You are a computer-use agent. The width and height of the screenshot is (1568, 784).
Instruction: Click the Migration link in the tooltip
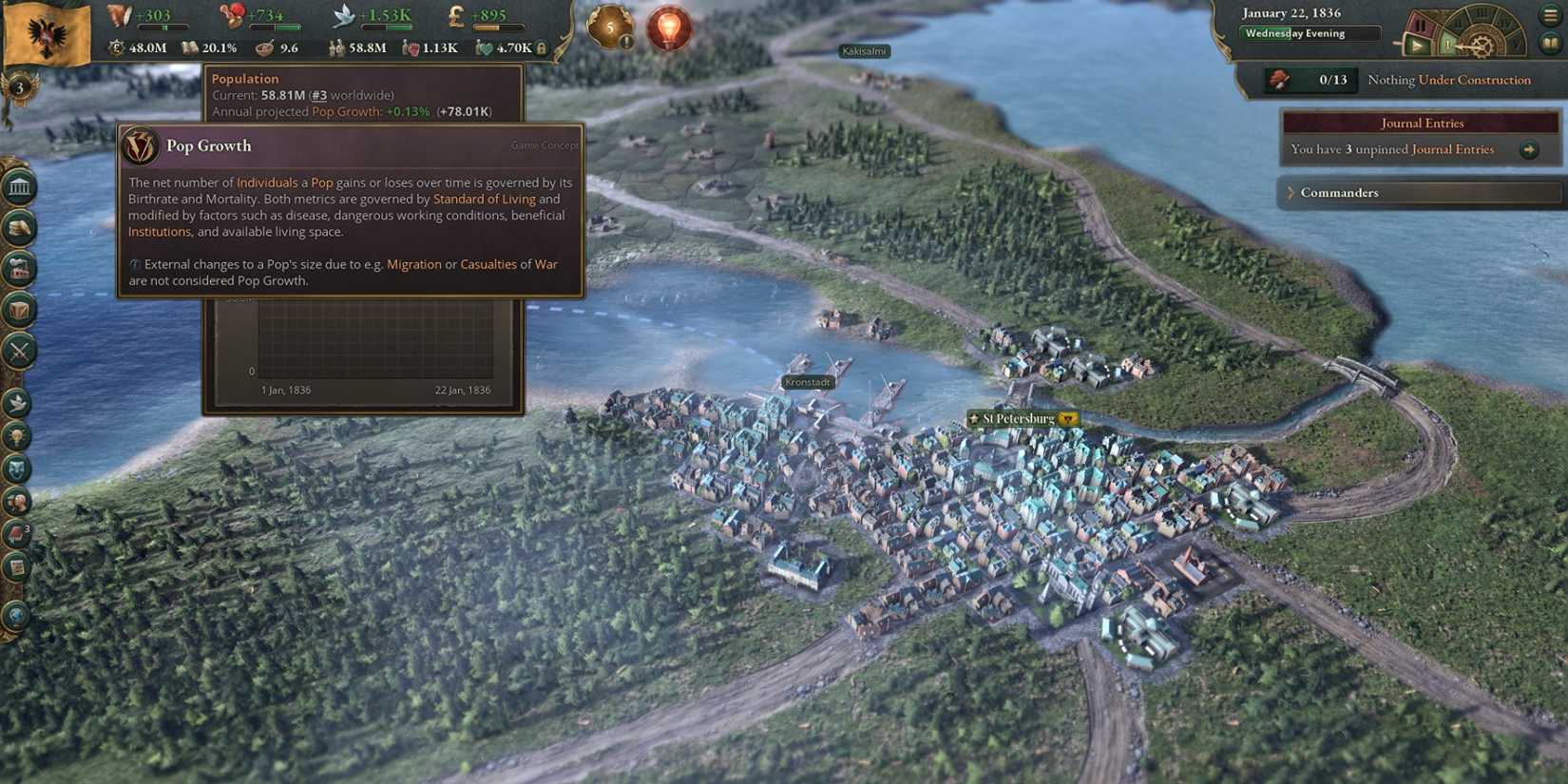415,264
